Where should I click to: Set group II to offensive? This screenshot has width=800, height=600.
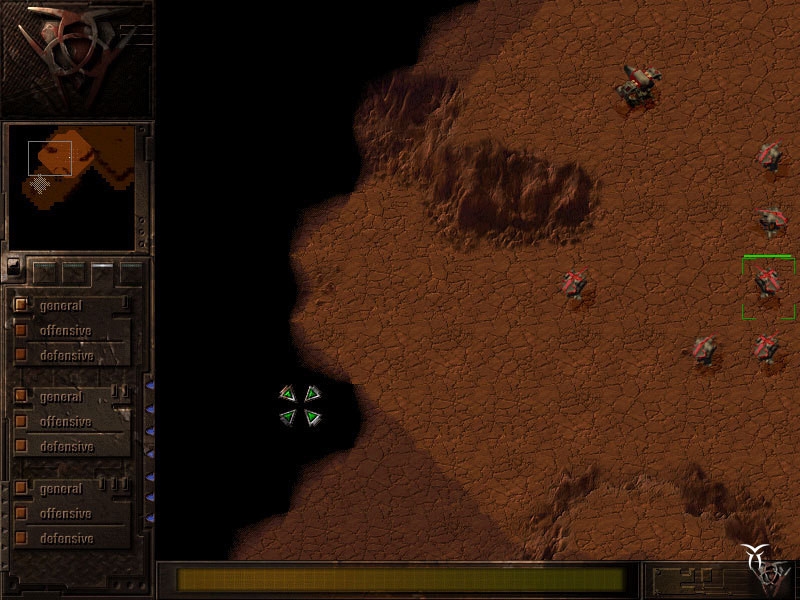tap(20, 422)
